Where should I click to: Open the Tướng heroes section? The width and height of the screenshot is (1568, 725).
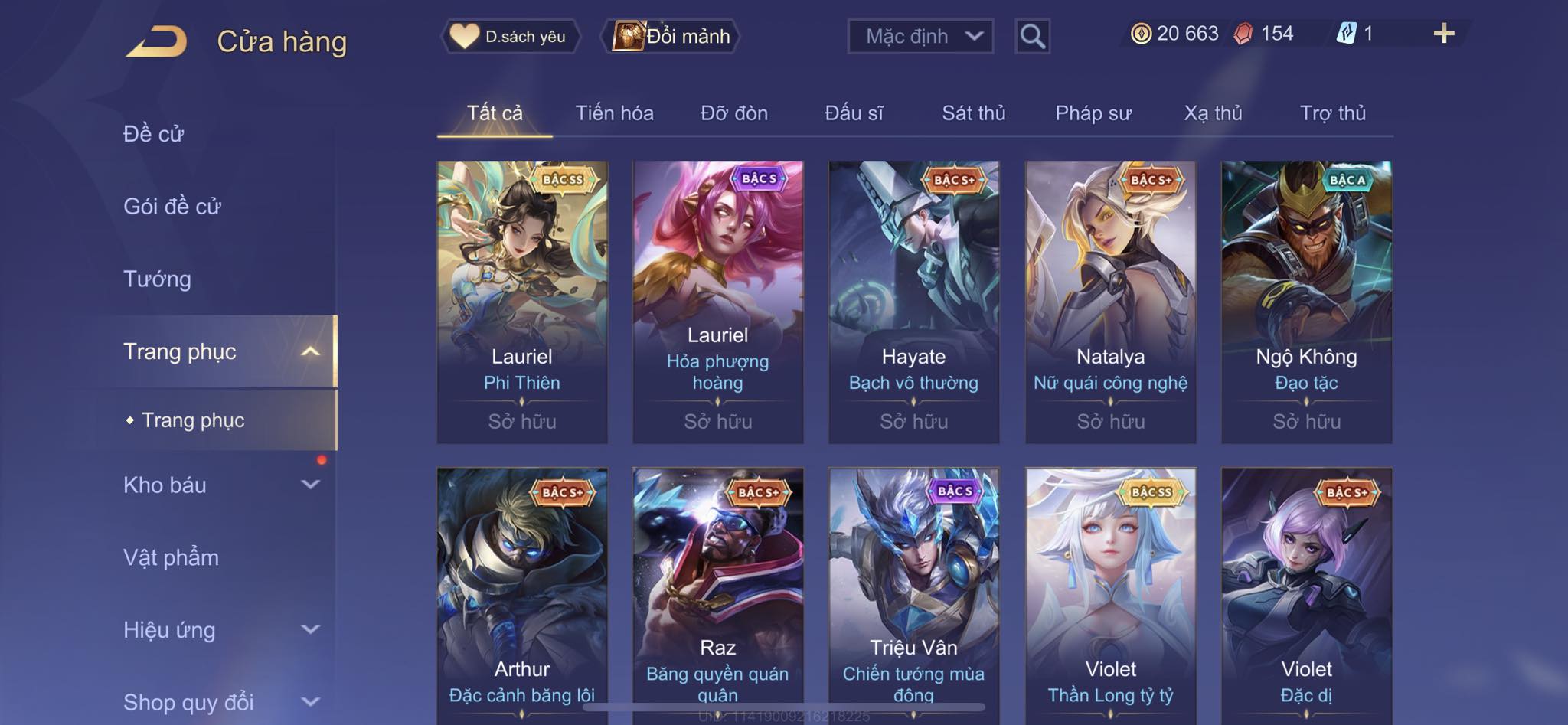(157, 279)
